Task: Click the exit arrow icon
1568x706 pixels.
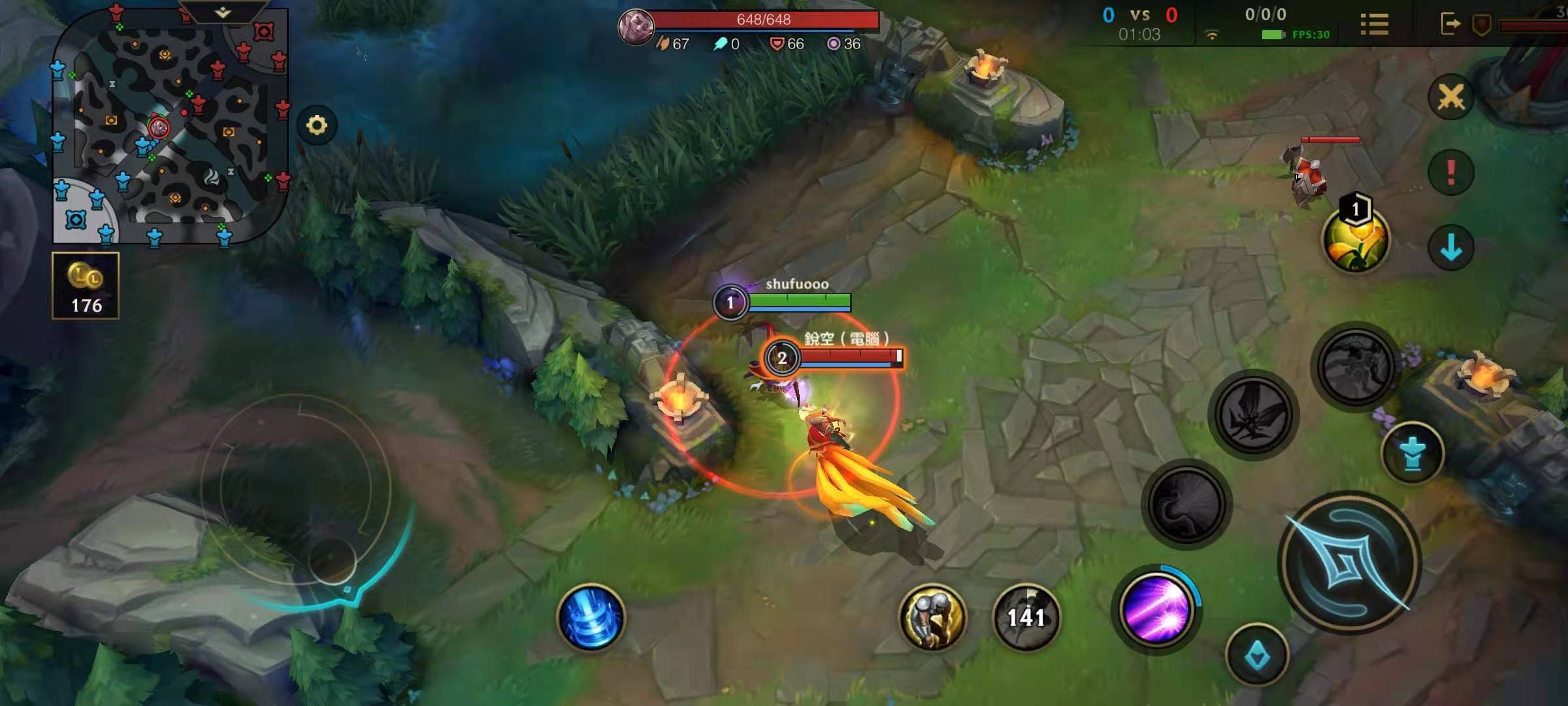Action: 1450,24
